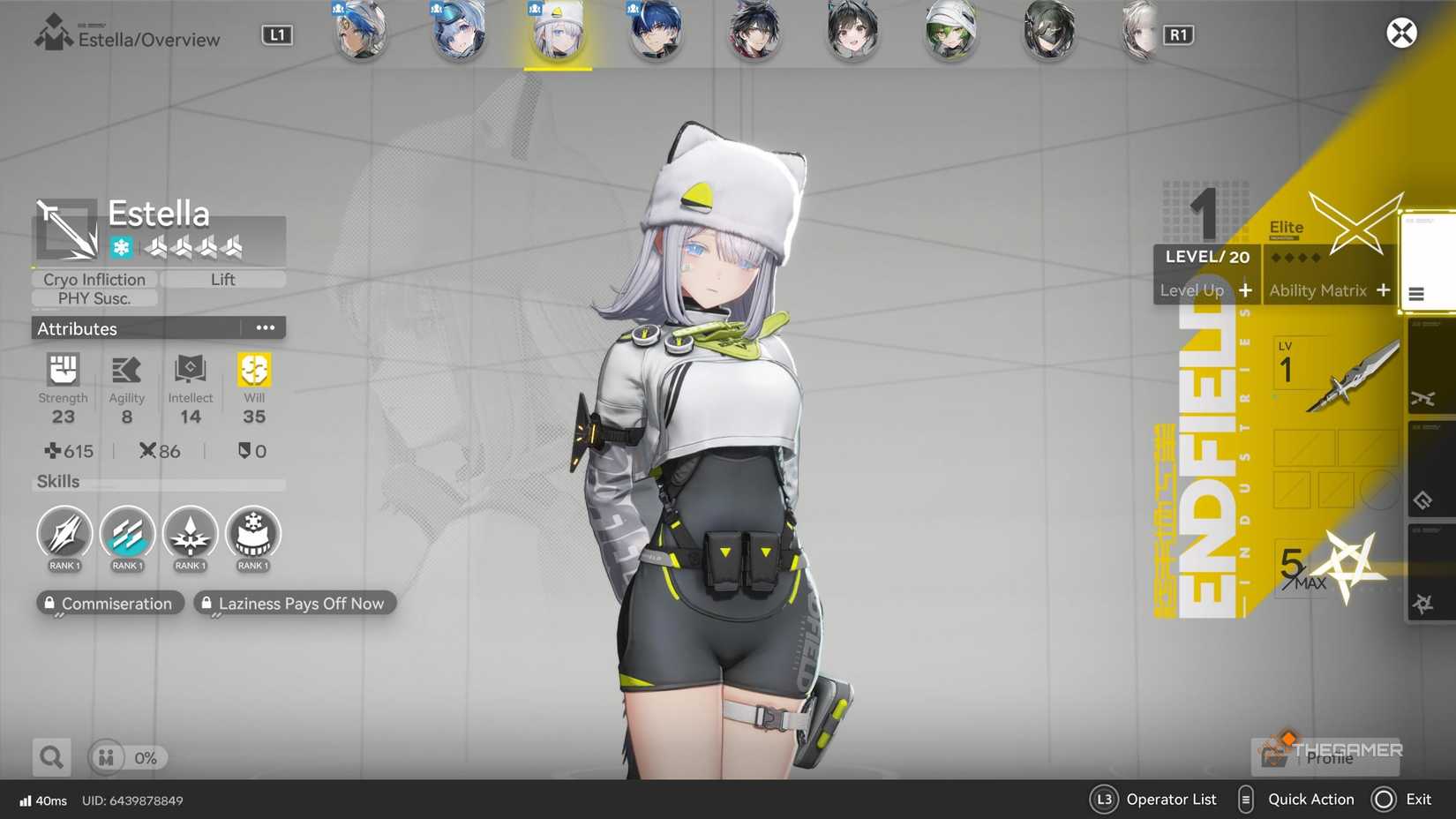The image size is (1456, 819).
Task: Open the Cryo skill at Rank 1 (second skill)
Action: click(x=126, y=535)
